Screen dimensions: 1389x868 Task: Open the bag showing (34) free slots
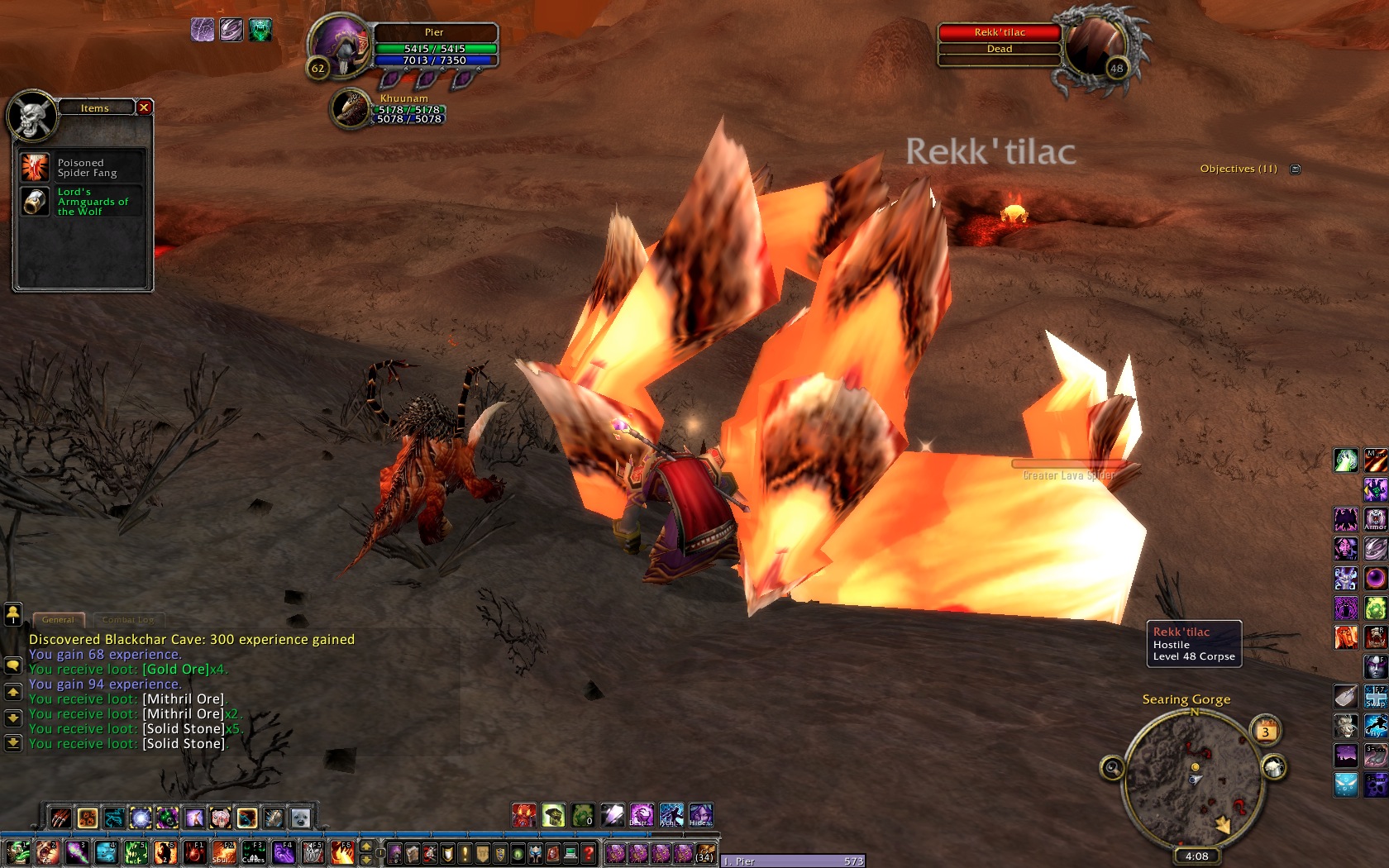pos(704,853)
